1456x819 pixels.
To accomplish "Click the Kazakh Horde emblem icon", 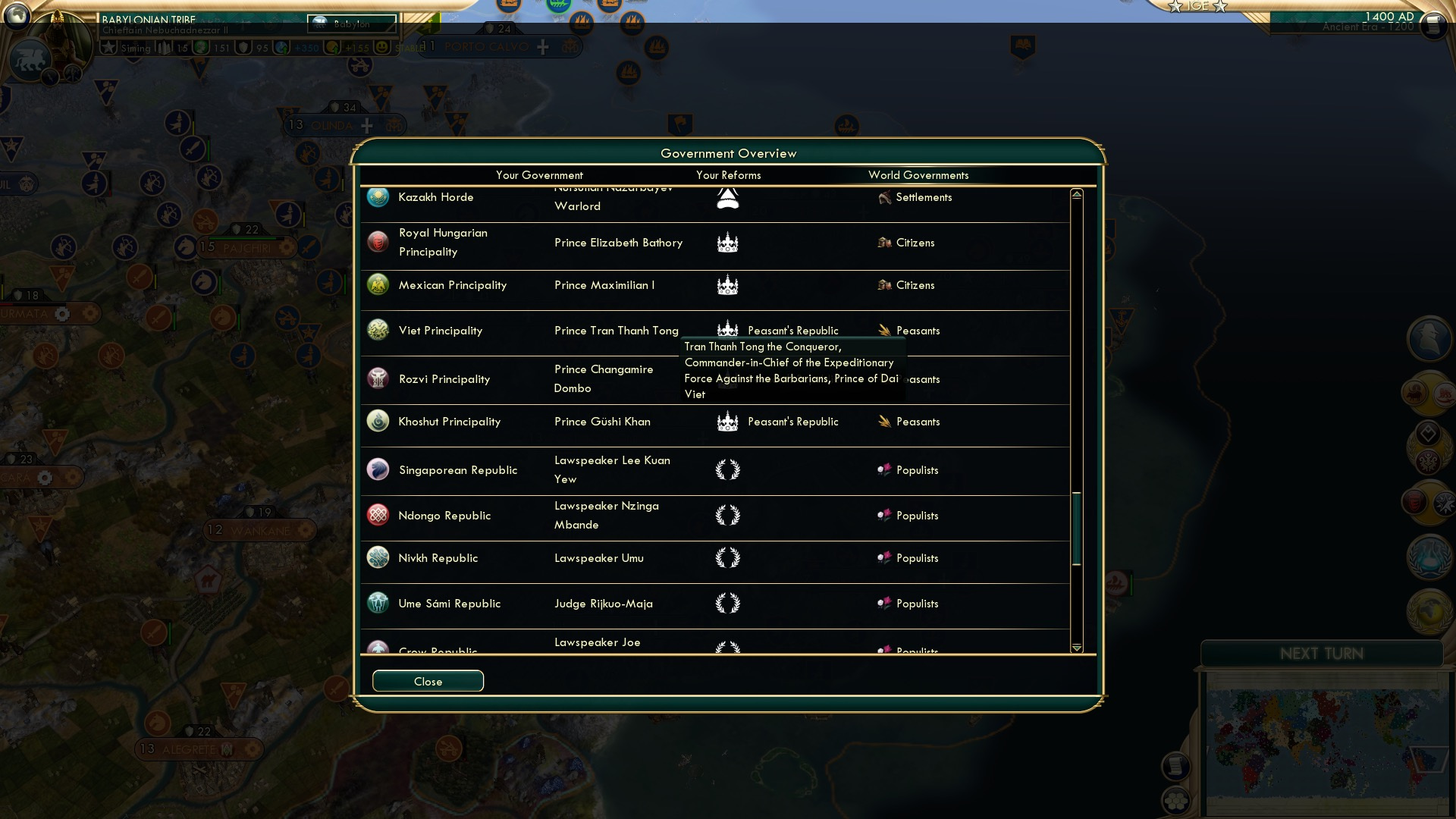I will coord(378,196).
